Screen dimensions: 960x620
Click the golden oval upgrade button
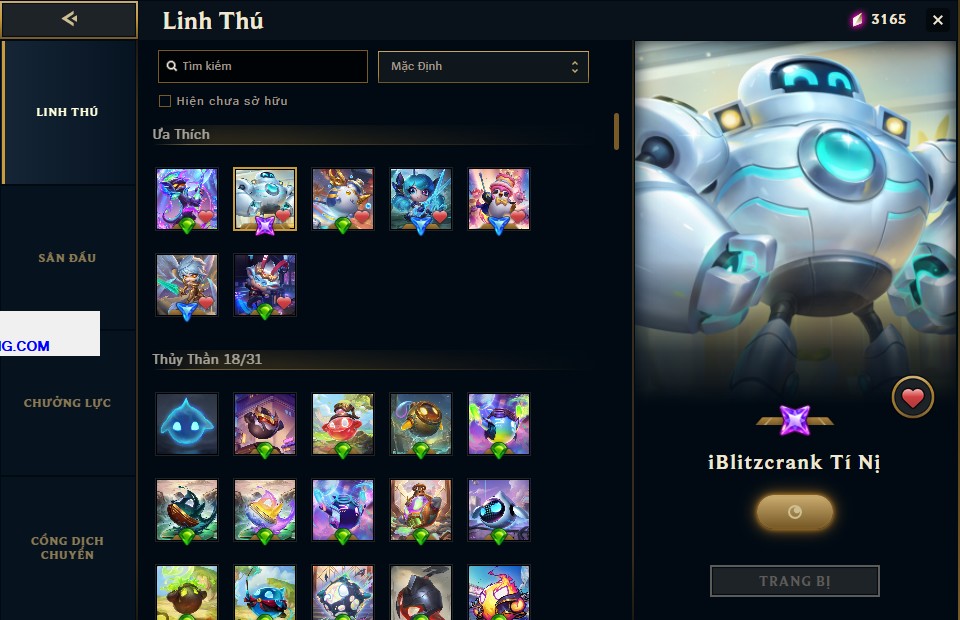[794, 512]
